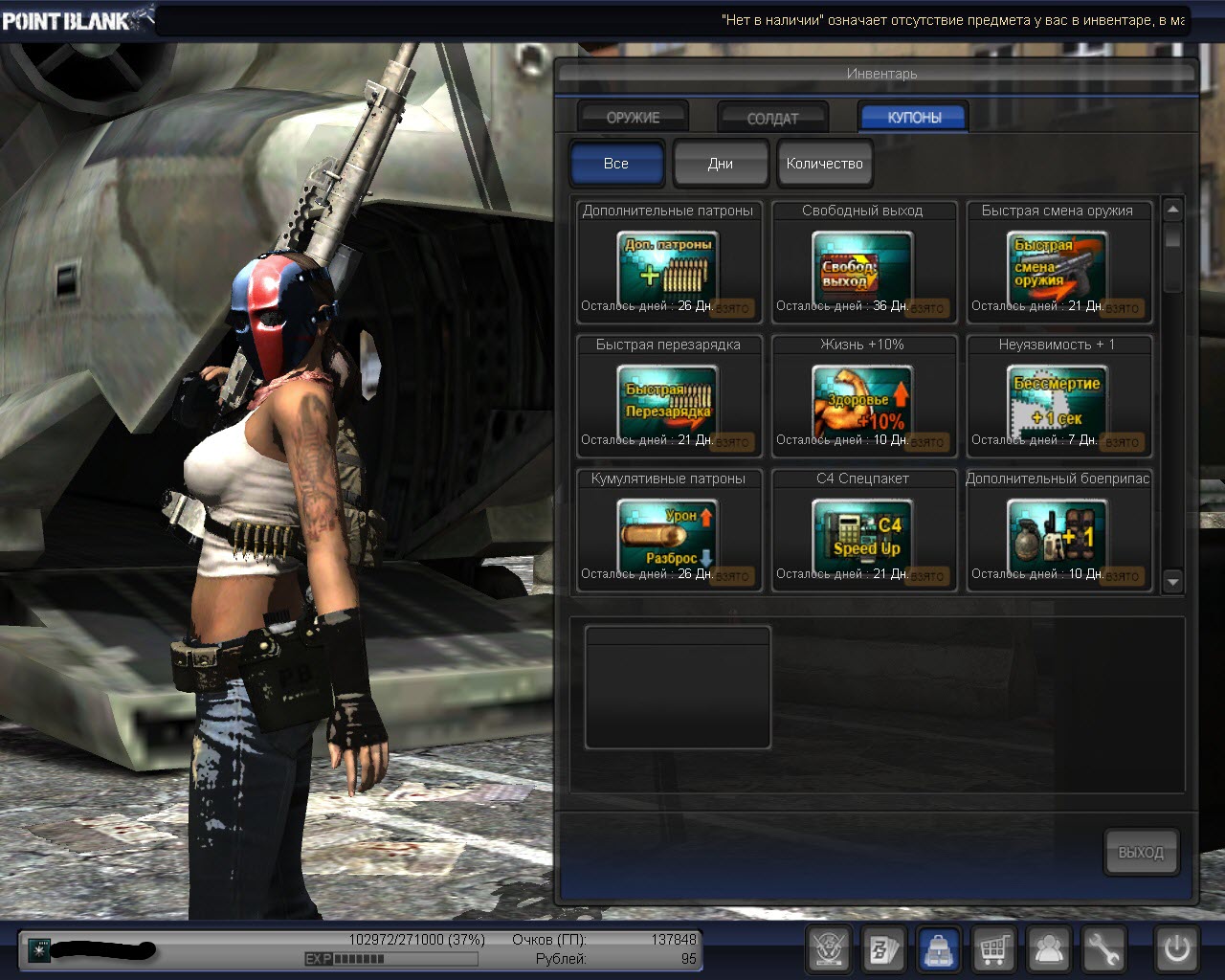Select the КУПОНЫ tab
Viewport: 1225px width, 980px height.
914,117
